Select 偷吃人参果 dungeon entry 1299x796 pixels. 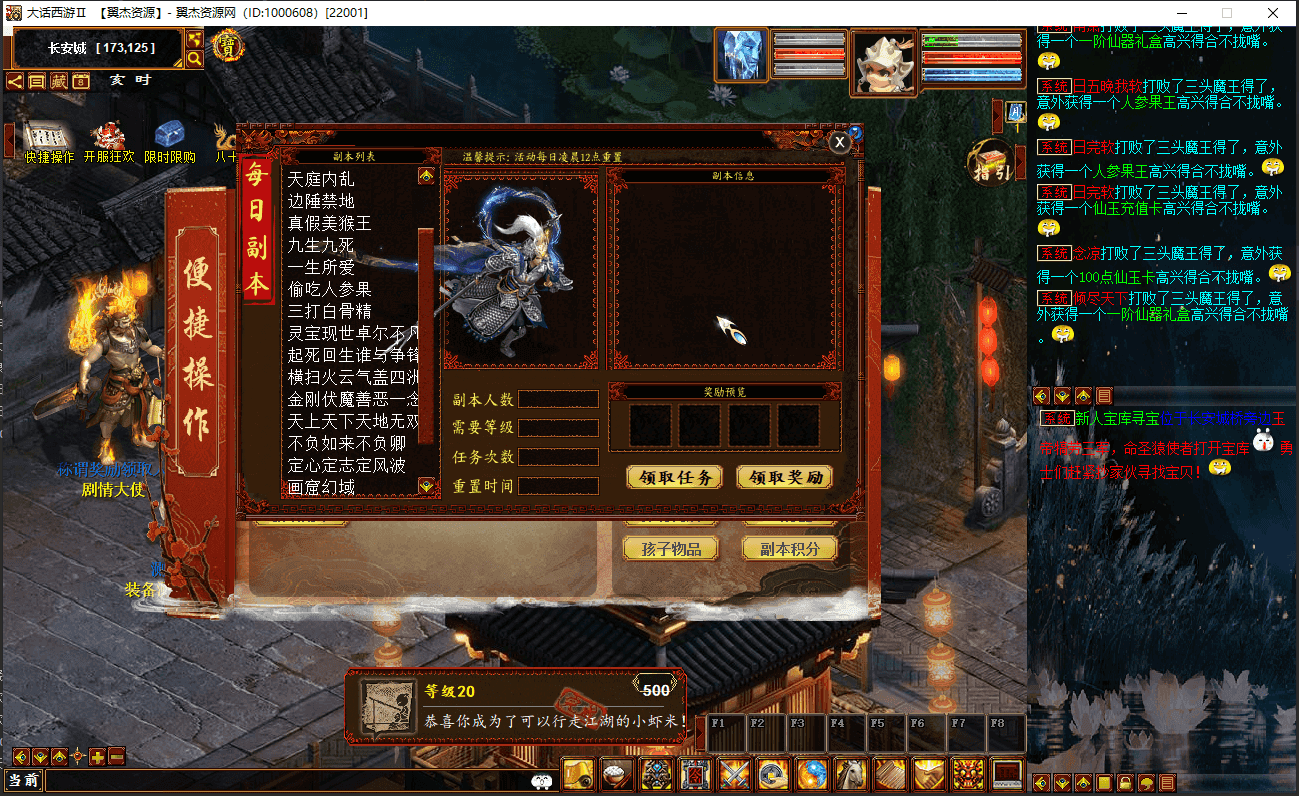point(329,289)
